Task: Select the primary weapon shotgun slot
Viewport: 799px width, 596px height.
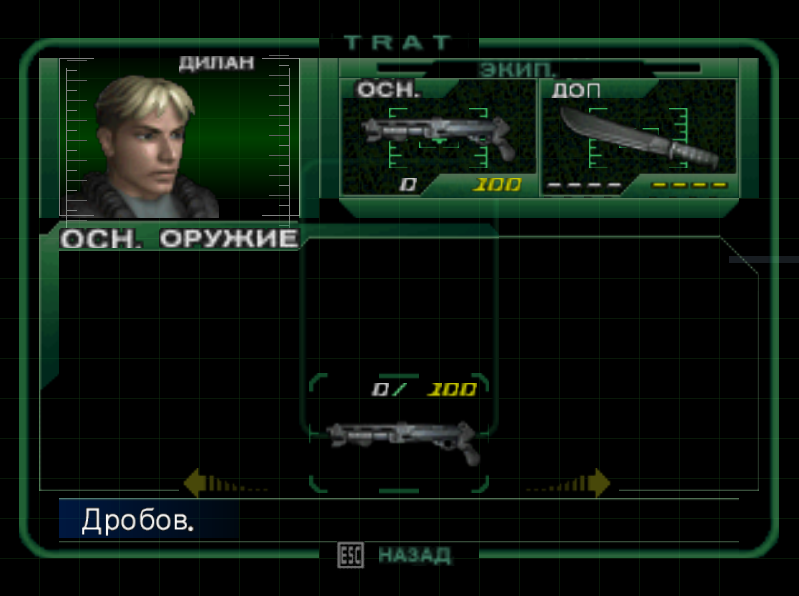Action: click(x=438, y=138)
